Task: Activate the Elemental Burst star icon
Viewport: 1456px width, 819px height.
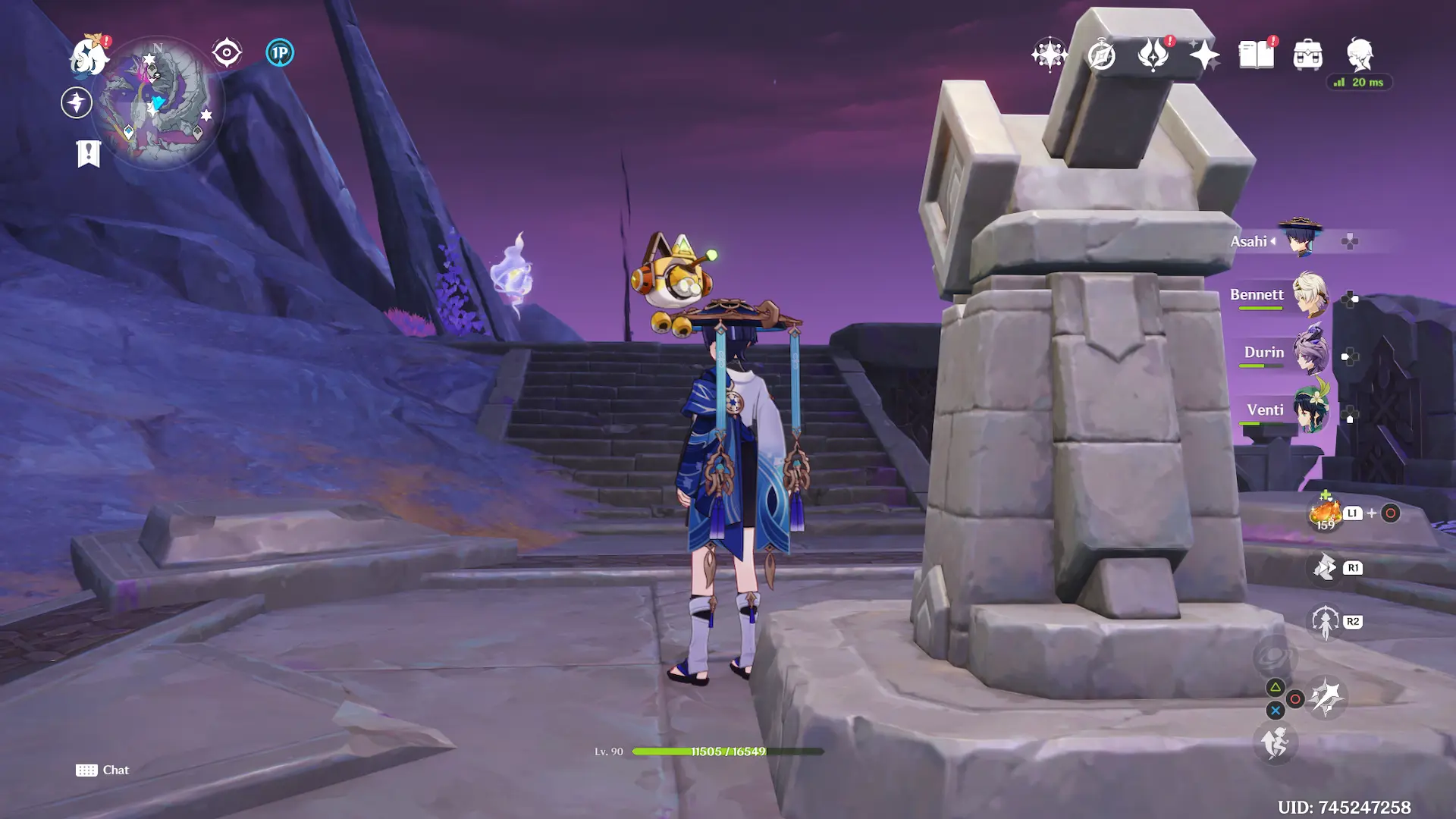Action: point(1326,698)
